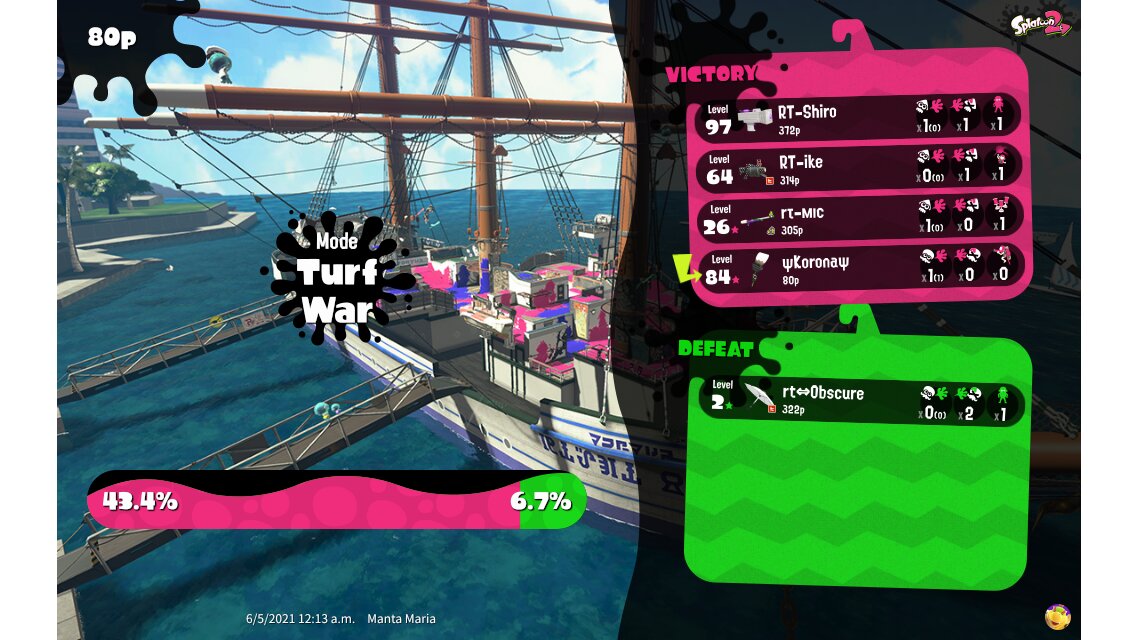Select RT-ike's result row
Screen dimensions: 1138x640
click(x=860, y=167)
